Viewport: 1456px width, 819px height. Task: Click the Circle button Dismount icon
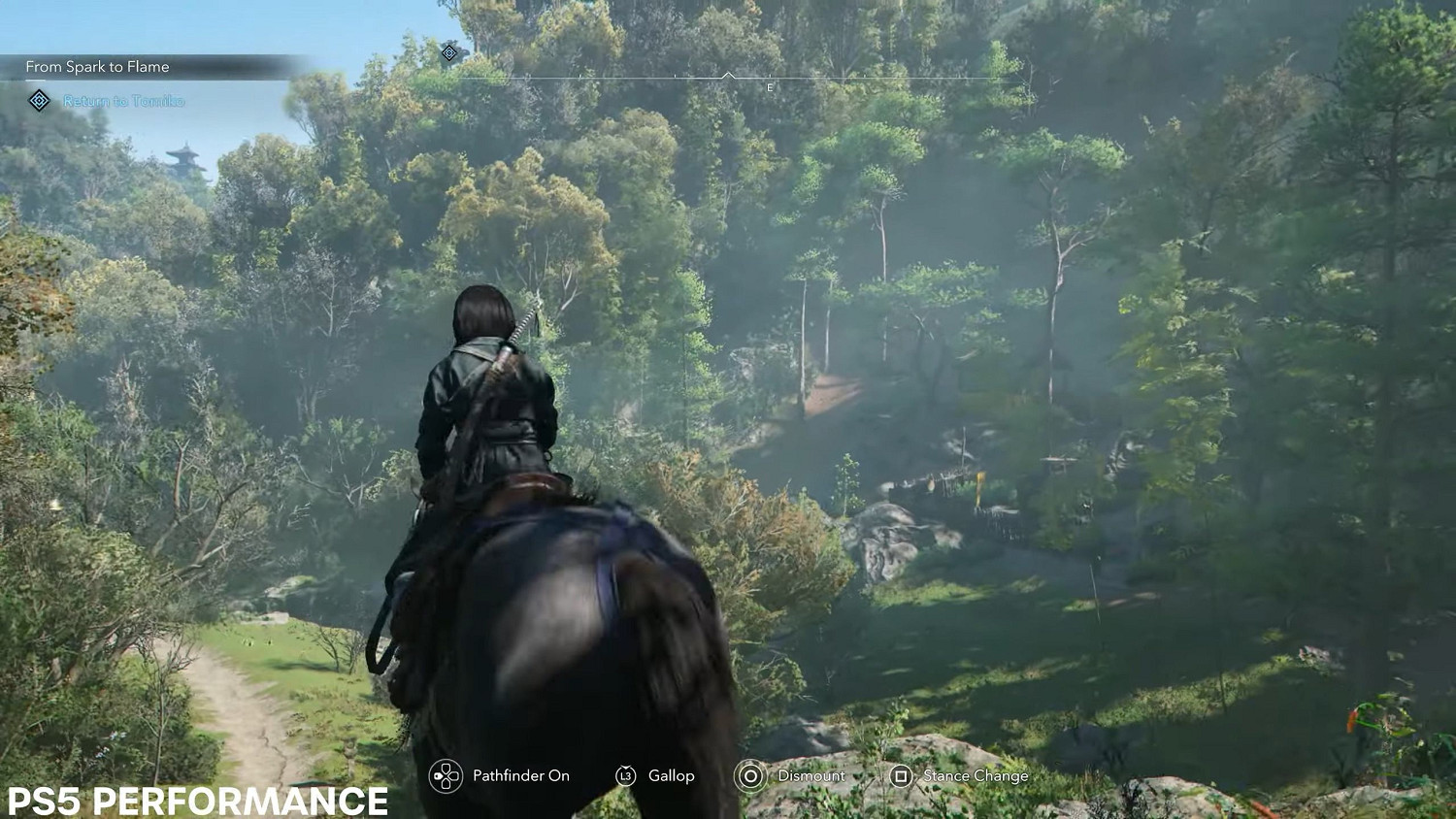tap(748, 776)
